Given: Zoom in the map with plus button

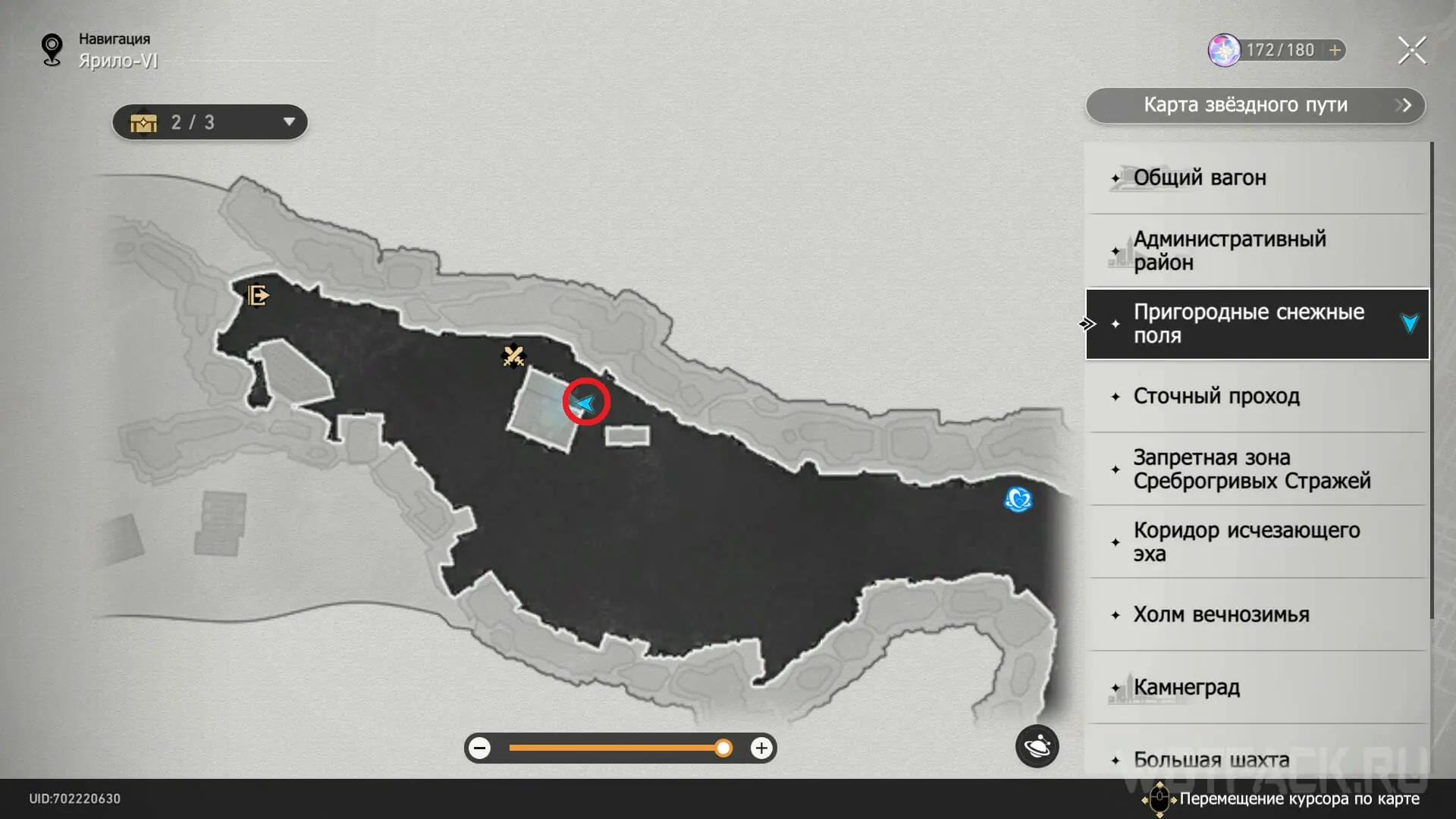Looking at the screenshot, I should tap(761, 748).
